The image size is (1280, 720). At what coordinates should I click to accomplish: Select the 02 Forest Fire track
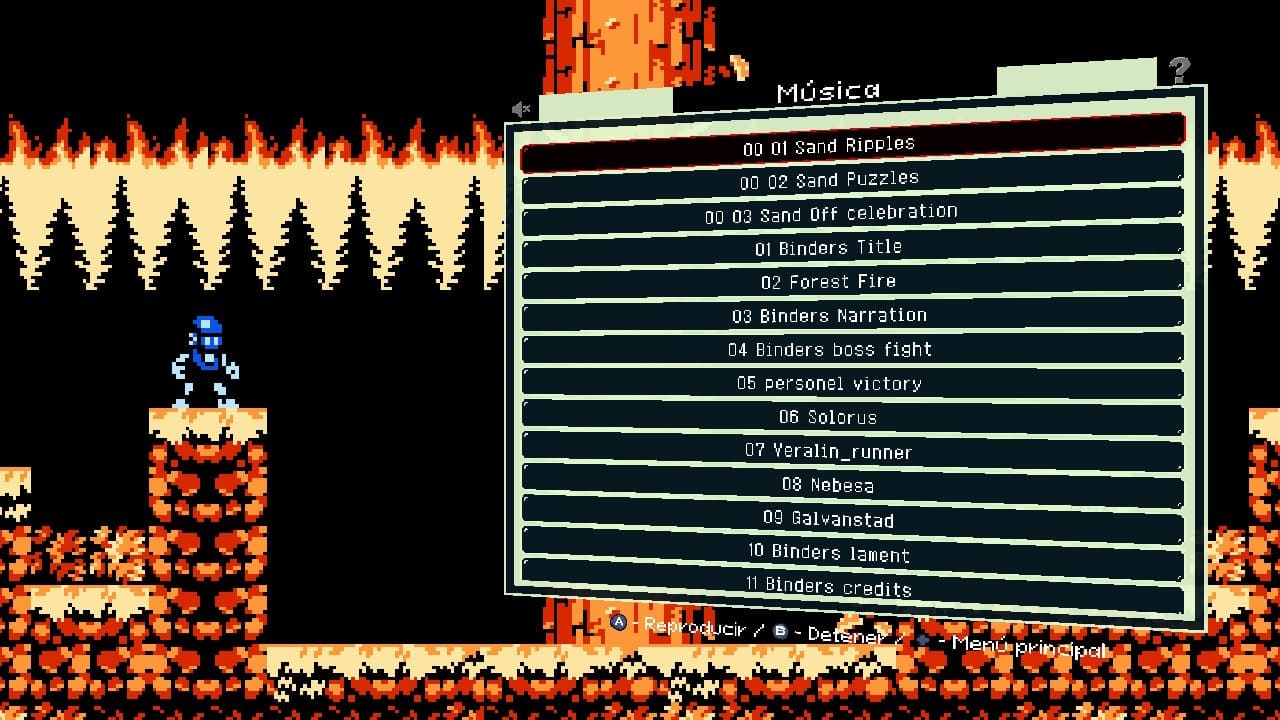pos(829,282)
